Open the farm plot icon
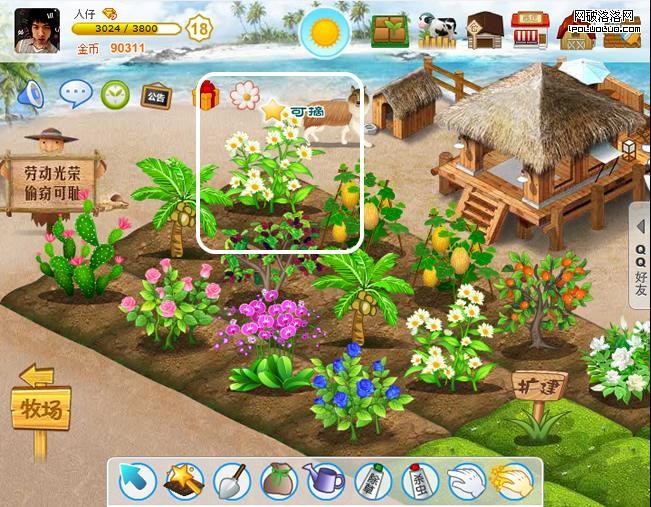The image size is (651, 507). [388, 31]
